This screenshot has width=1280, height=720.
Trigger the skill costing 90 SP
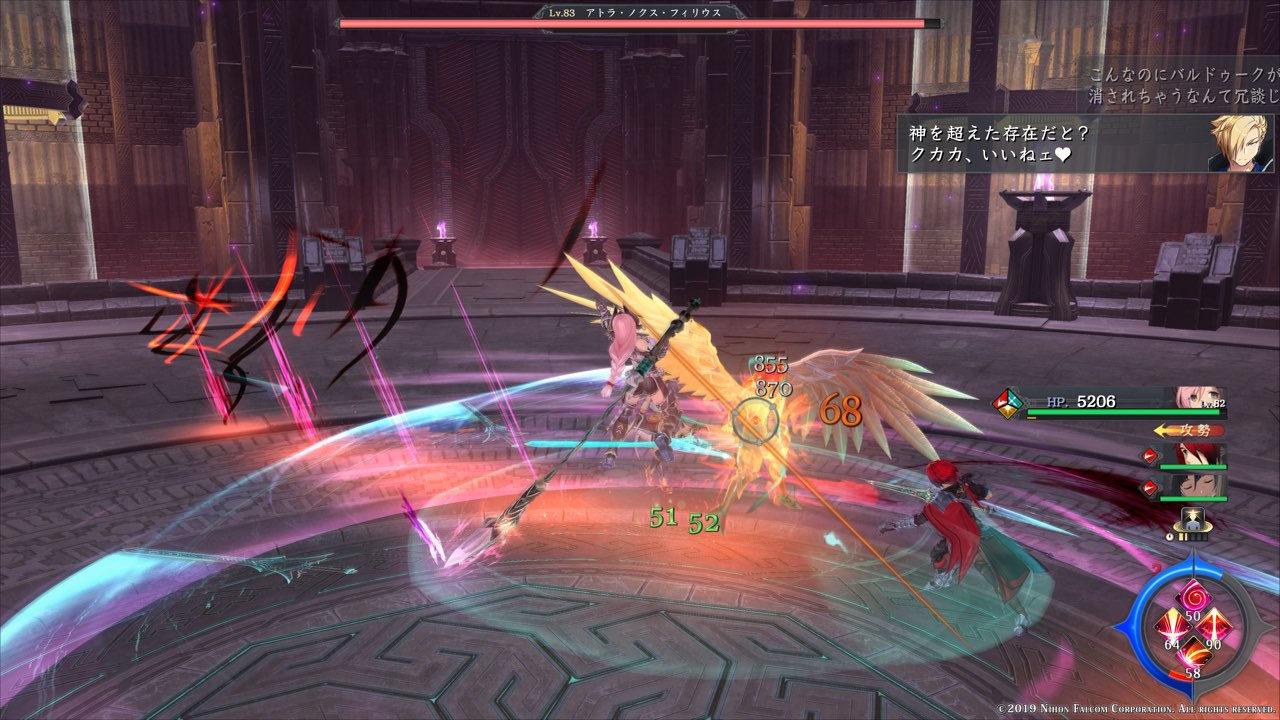click(x=1215, y=625)
